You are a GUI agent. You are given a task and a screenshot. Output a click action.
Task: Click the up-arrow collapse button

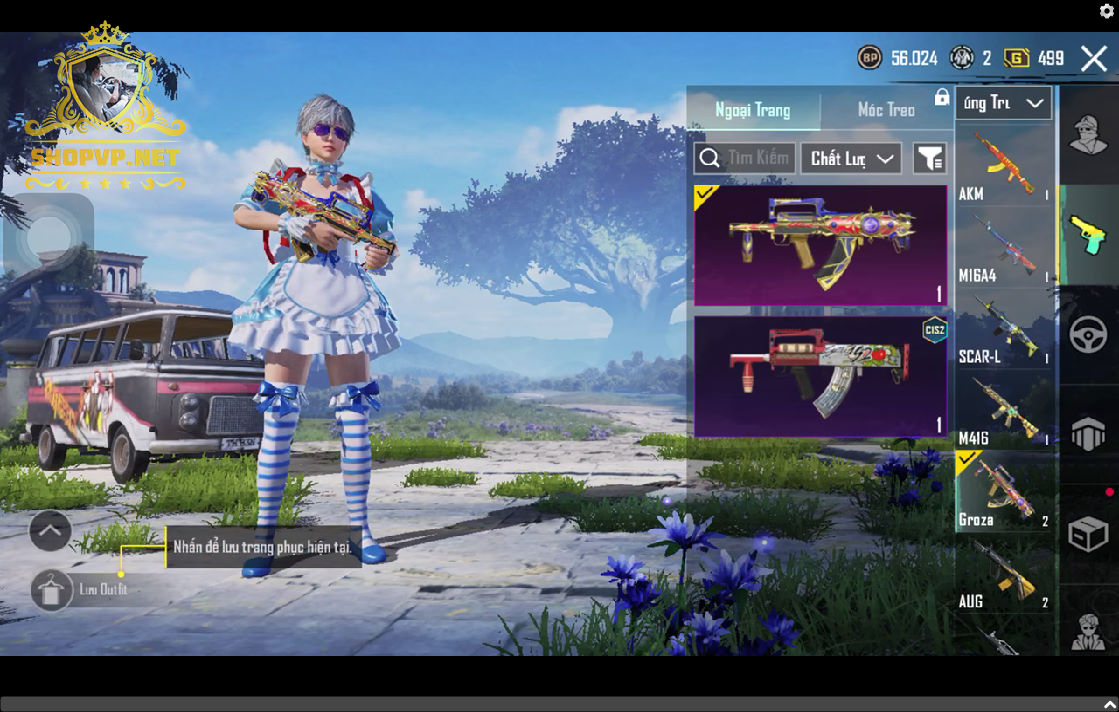(50, 531)
